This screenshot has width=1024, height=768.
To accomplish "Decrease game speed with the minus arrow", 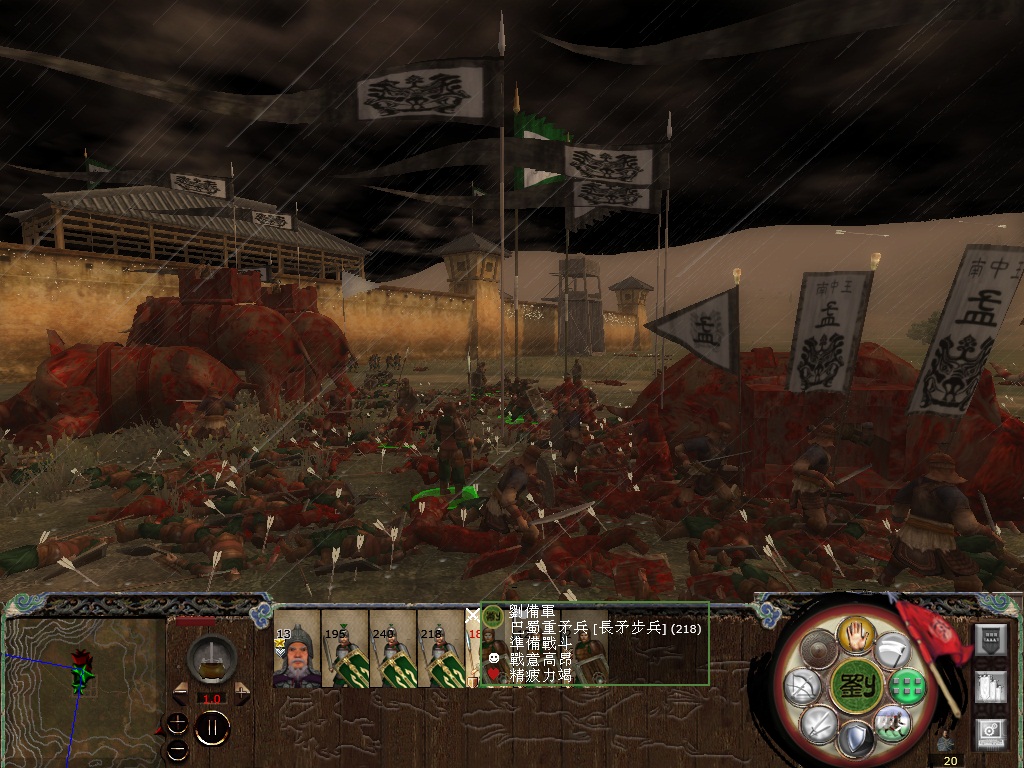I will tap(180, 691).
